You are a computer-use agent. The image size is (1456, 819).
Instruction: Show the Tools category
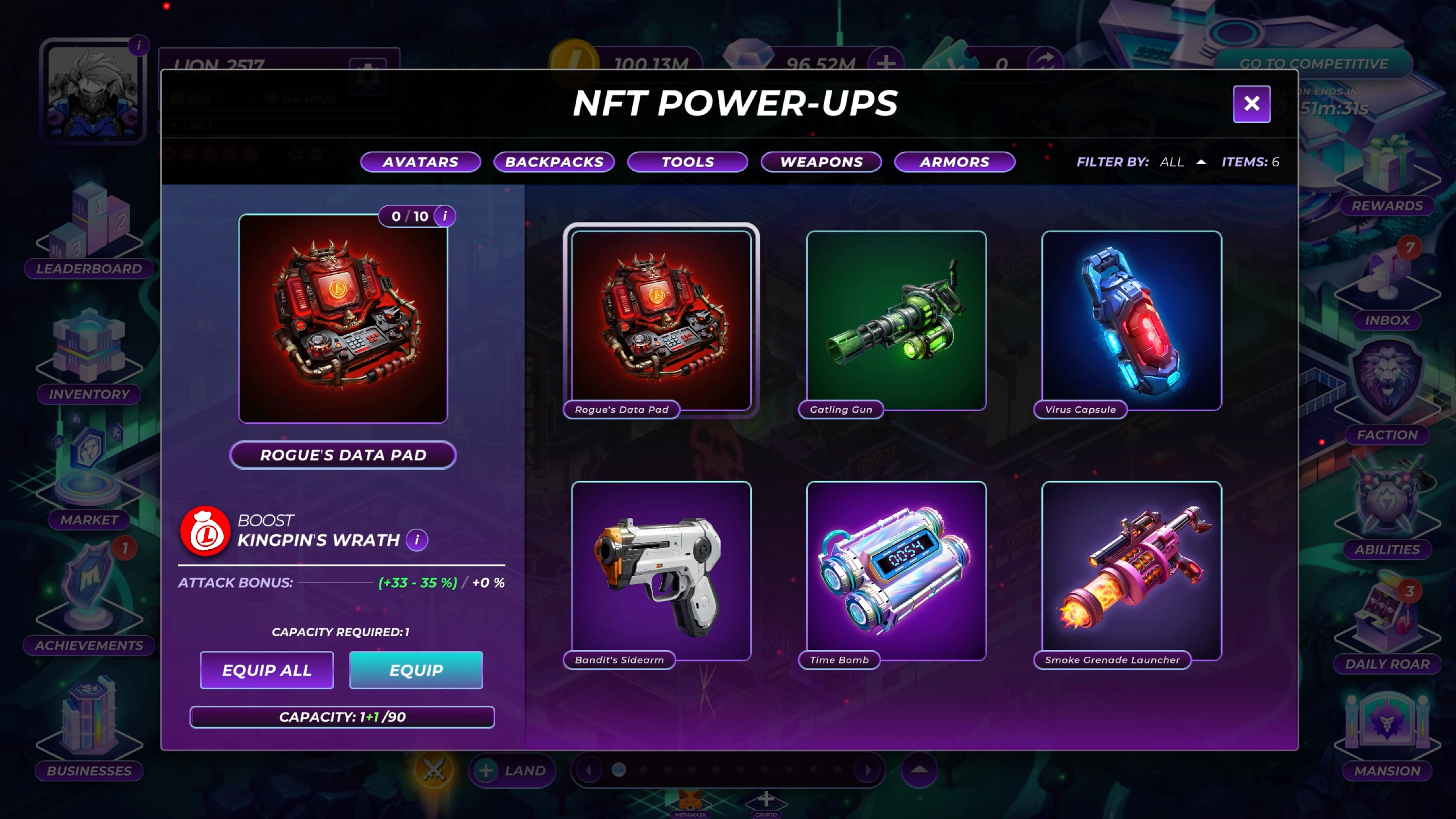click(687, 162)
